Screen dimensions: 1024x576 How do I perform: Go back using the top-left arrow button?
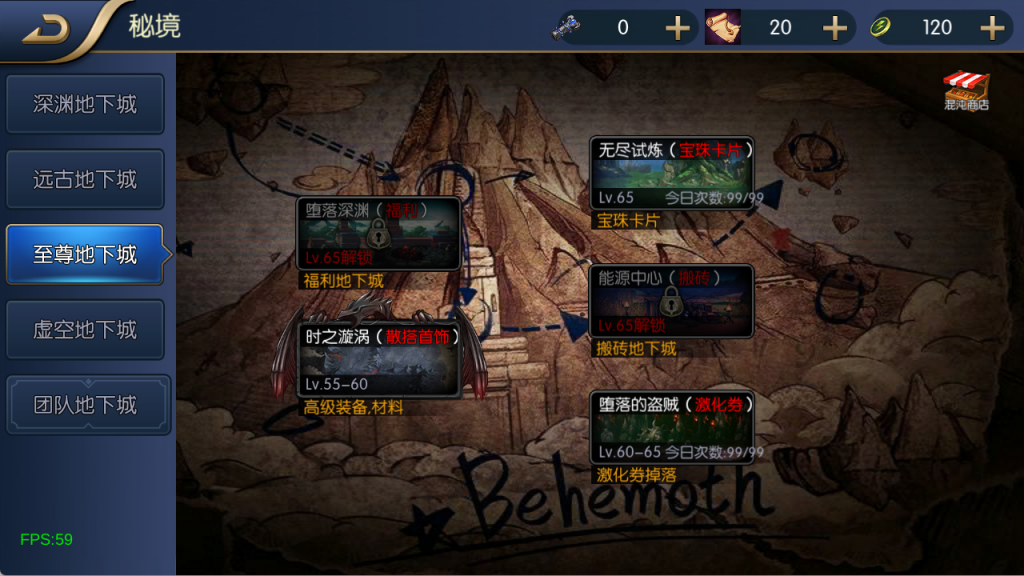pyautogui.click(x=46, y=30)
